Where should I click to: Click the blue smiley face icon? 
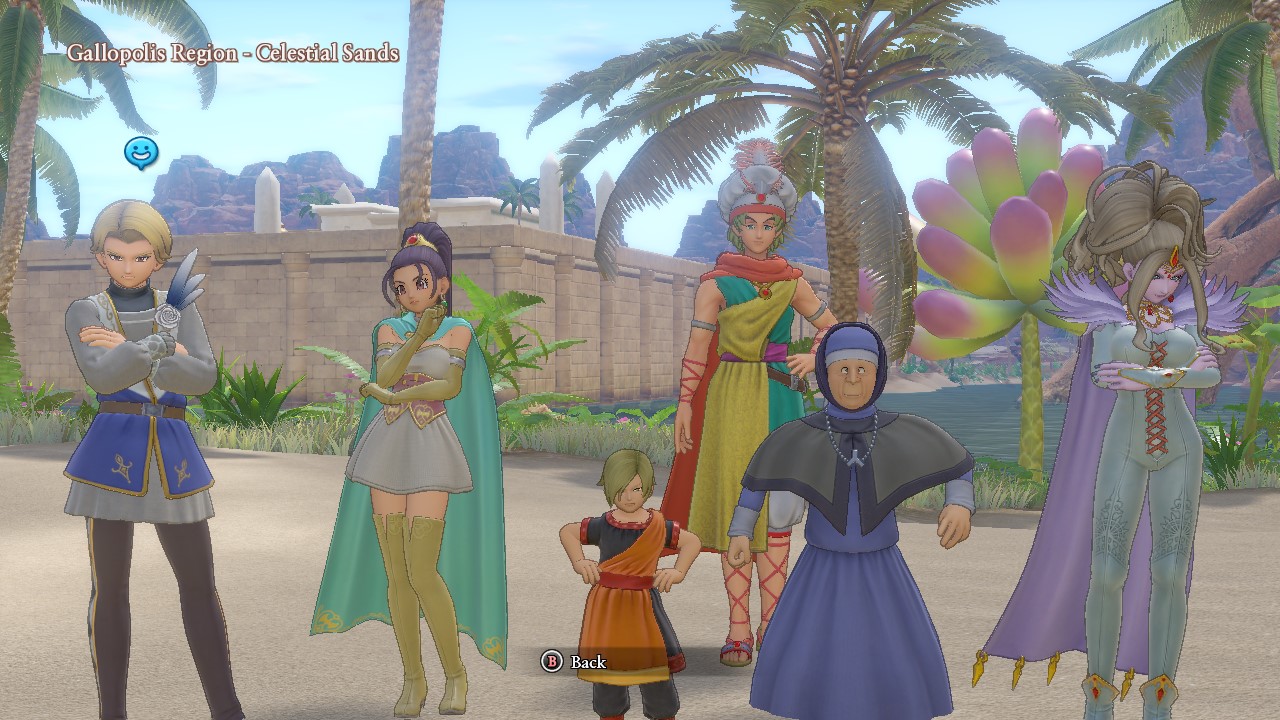tap(141, 153)
